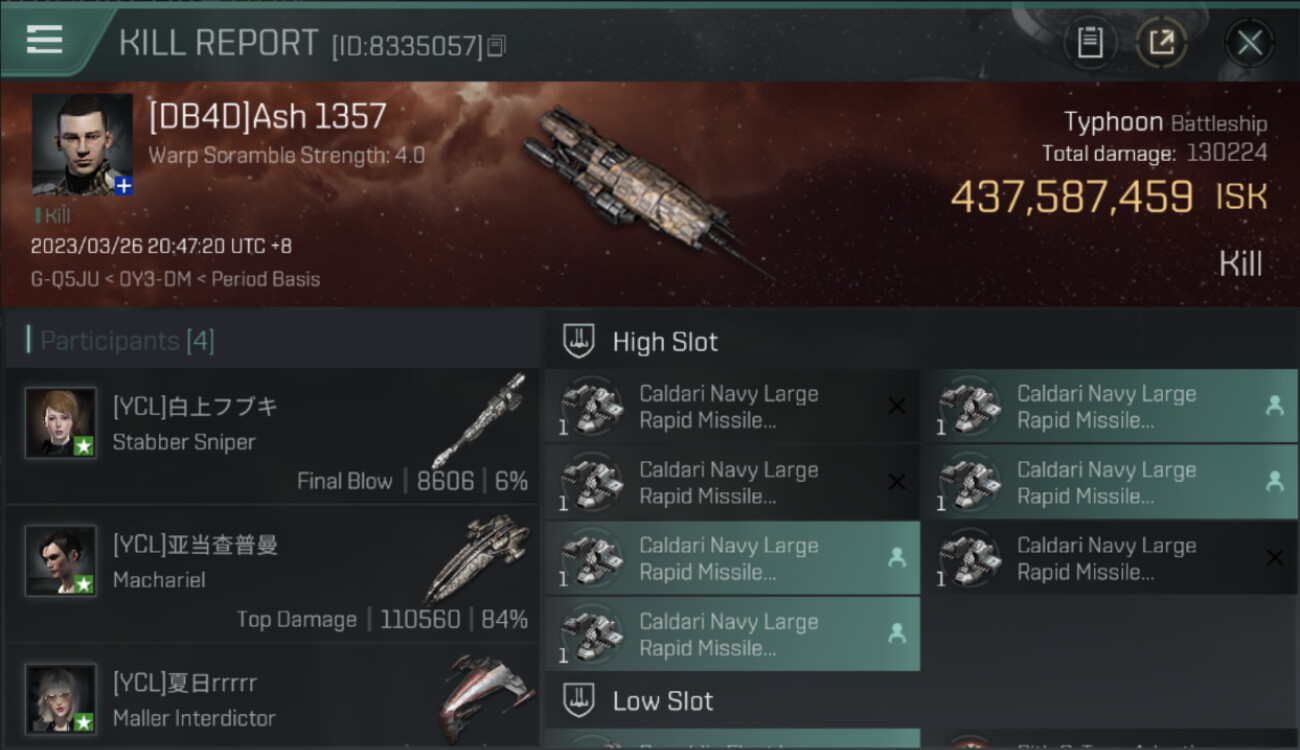
Task: Add Ash 1357 as contact via plus badge
Action: point(124,186)
